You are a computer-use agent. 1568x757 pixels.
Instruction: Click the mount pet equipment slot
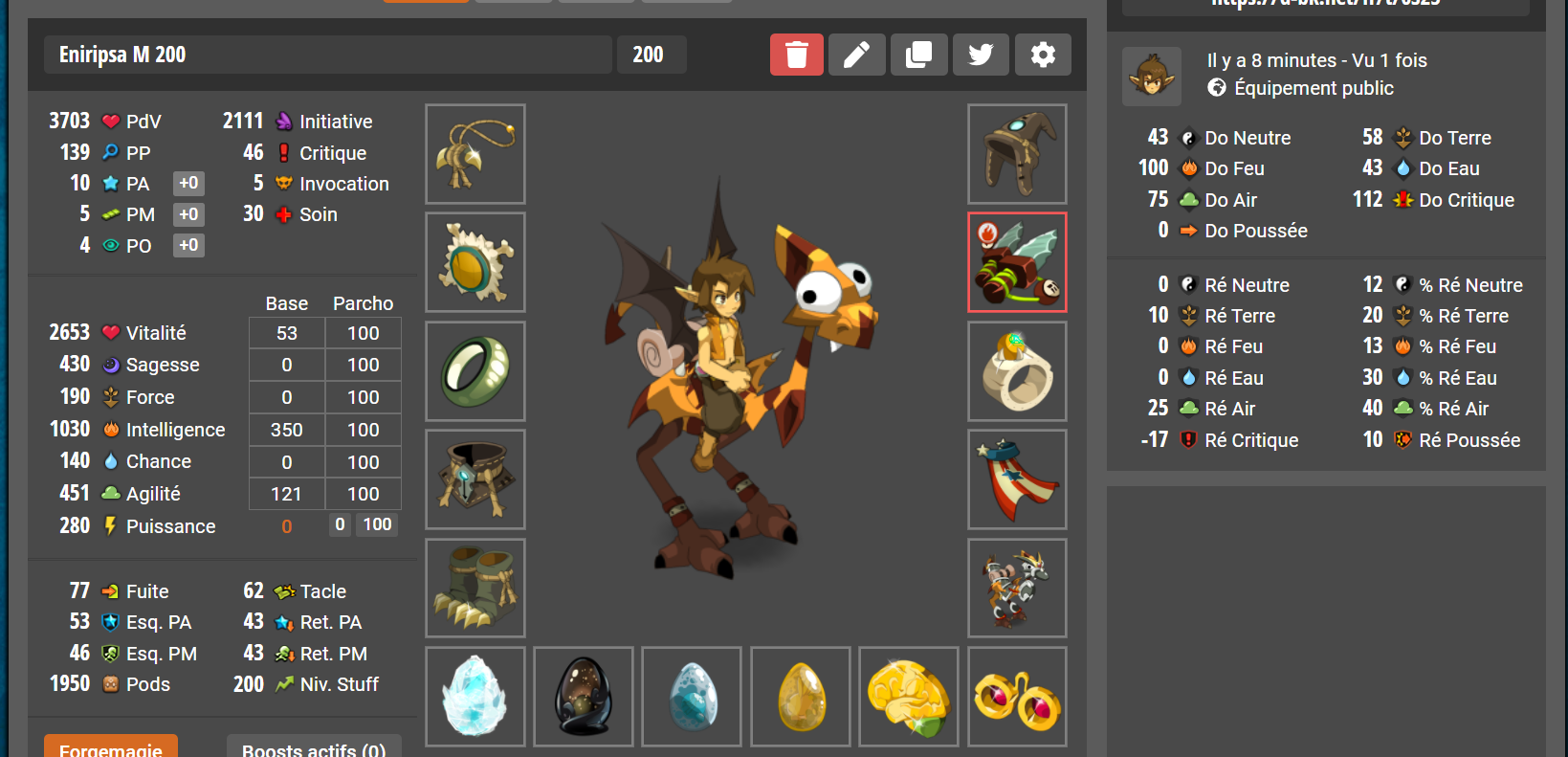click(x=1017, y=588)
